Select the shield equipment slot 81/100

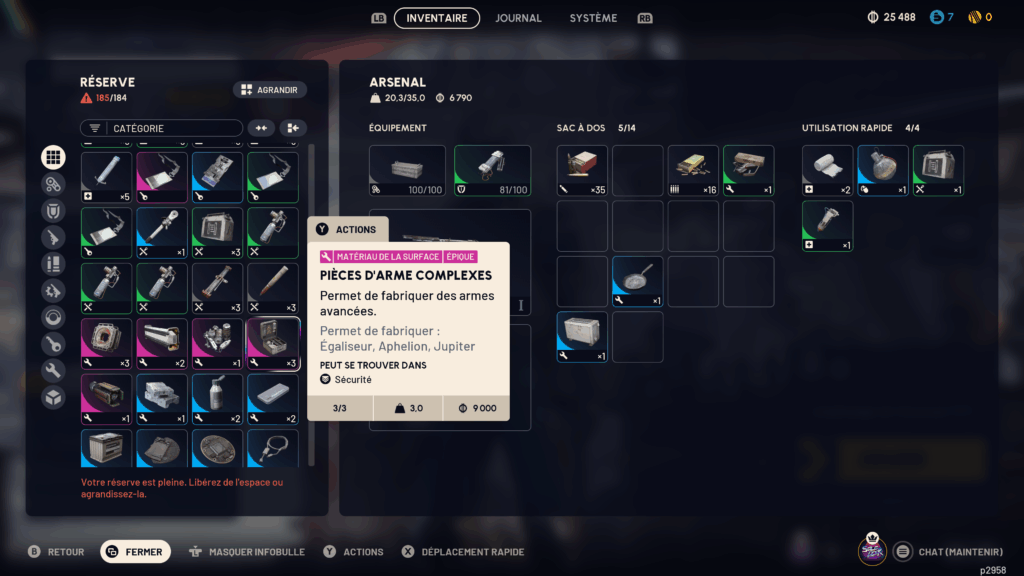[492, 170]
